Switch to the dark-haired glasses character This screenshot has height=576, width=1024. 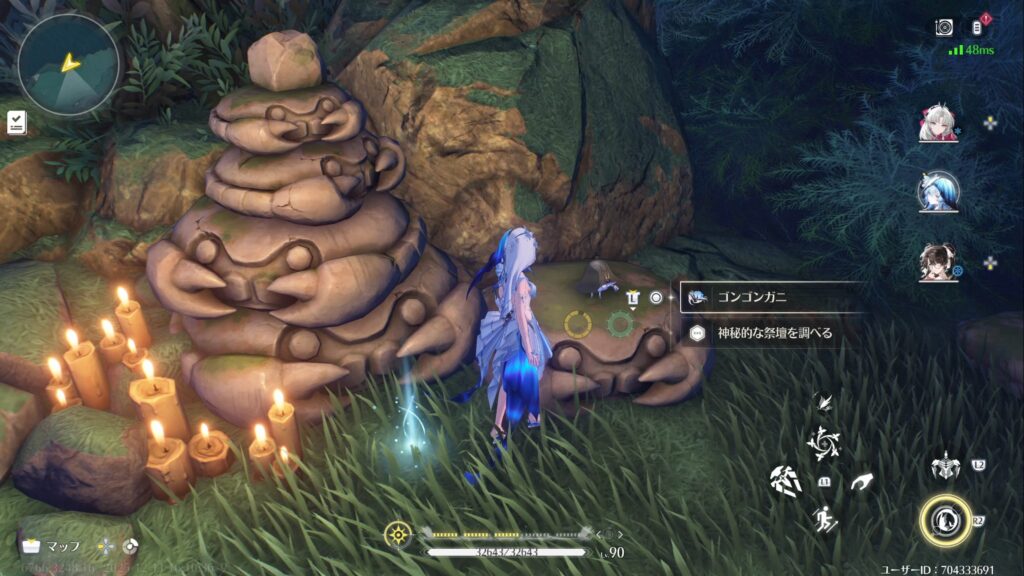point(938,263)
